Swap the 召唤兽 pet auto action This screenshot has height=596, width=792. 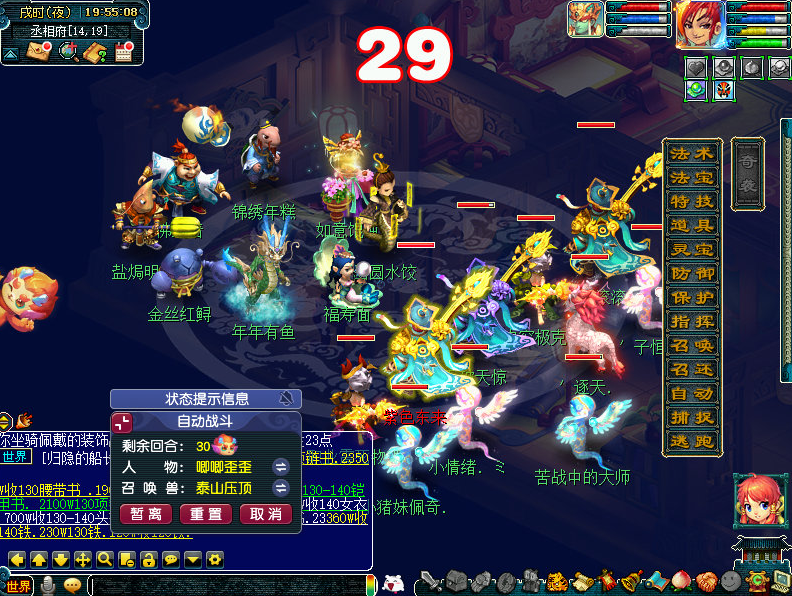tap(281, 488)
